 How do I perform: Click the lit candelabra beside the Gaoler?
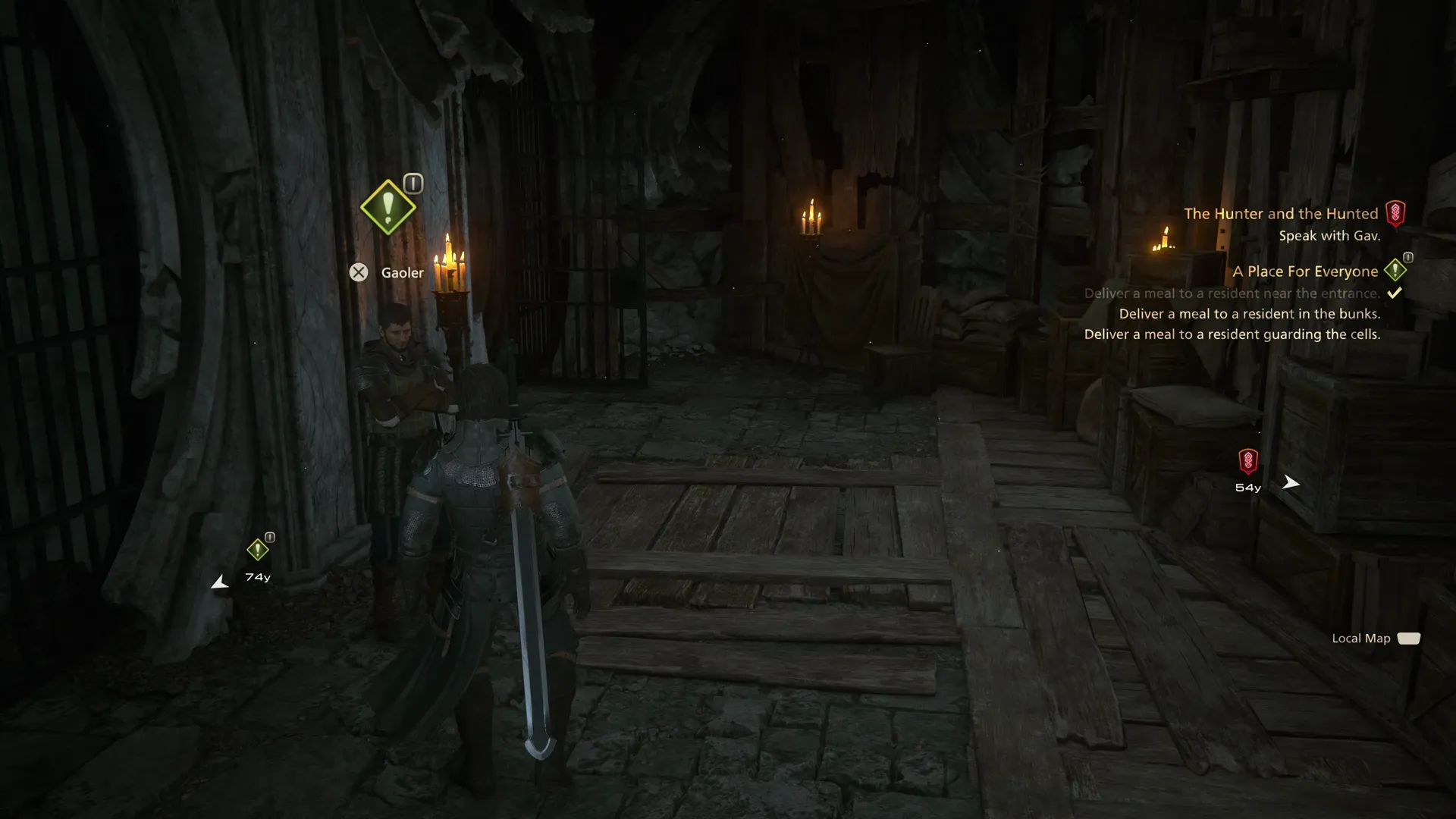[450, 269]
